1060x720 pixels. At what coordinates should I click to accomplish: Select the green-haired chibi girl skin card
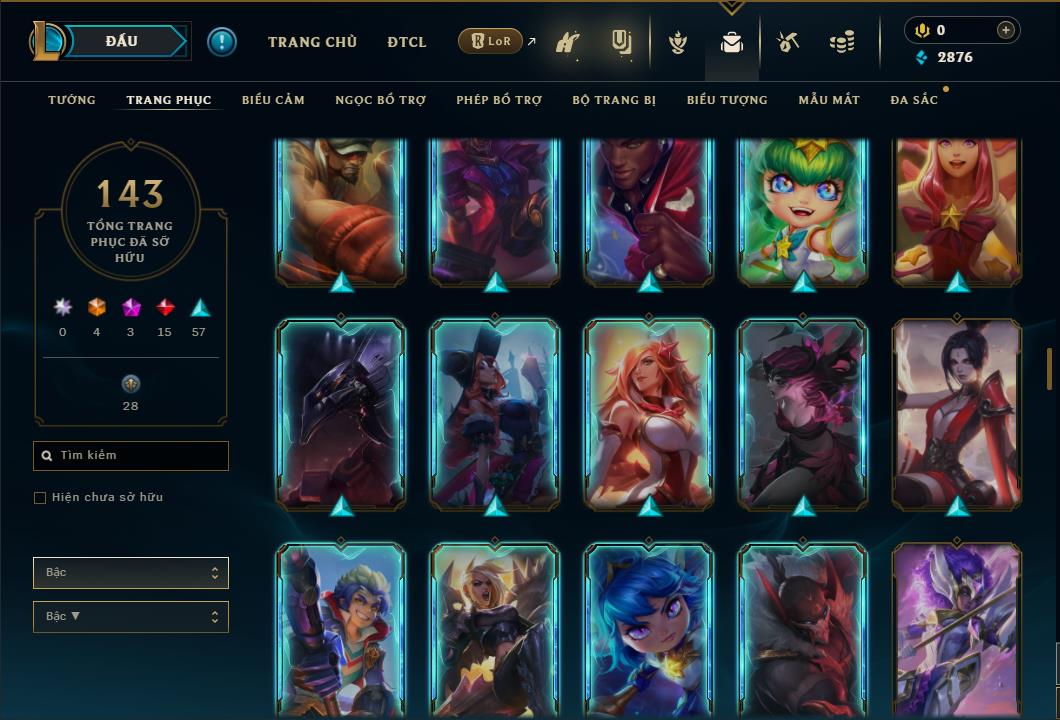(x=804, y=210)
